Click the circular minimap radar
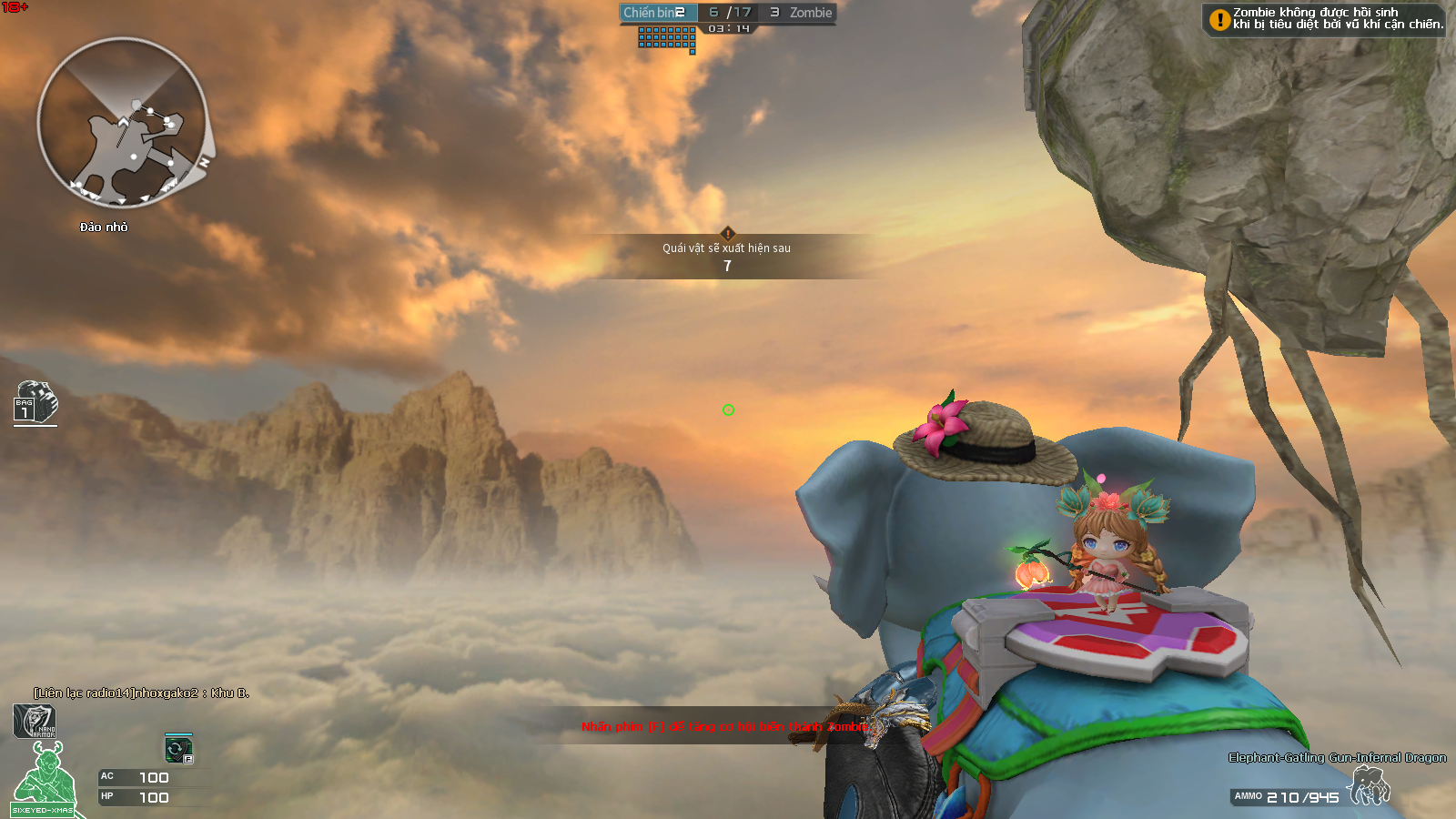Screen dimensions: 1456x819 [122, 123]
